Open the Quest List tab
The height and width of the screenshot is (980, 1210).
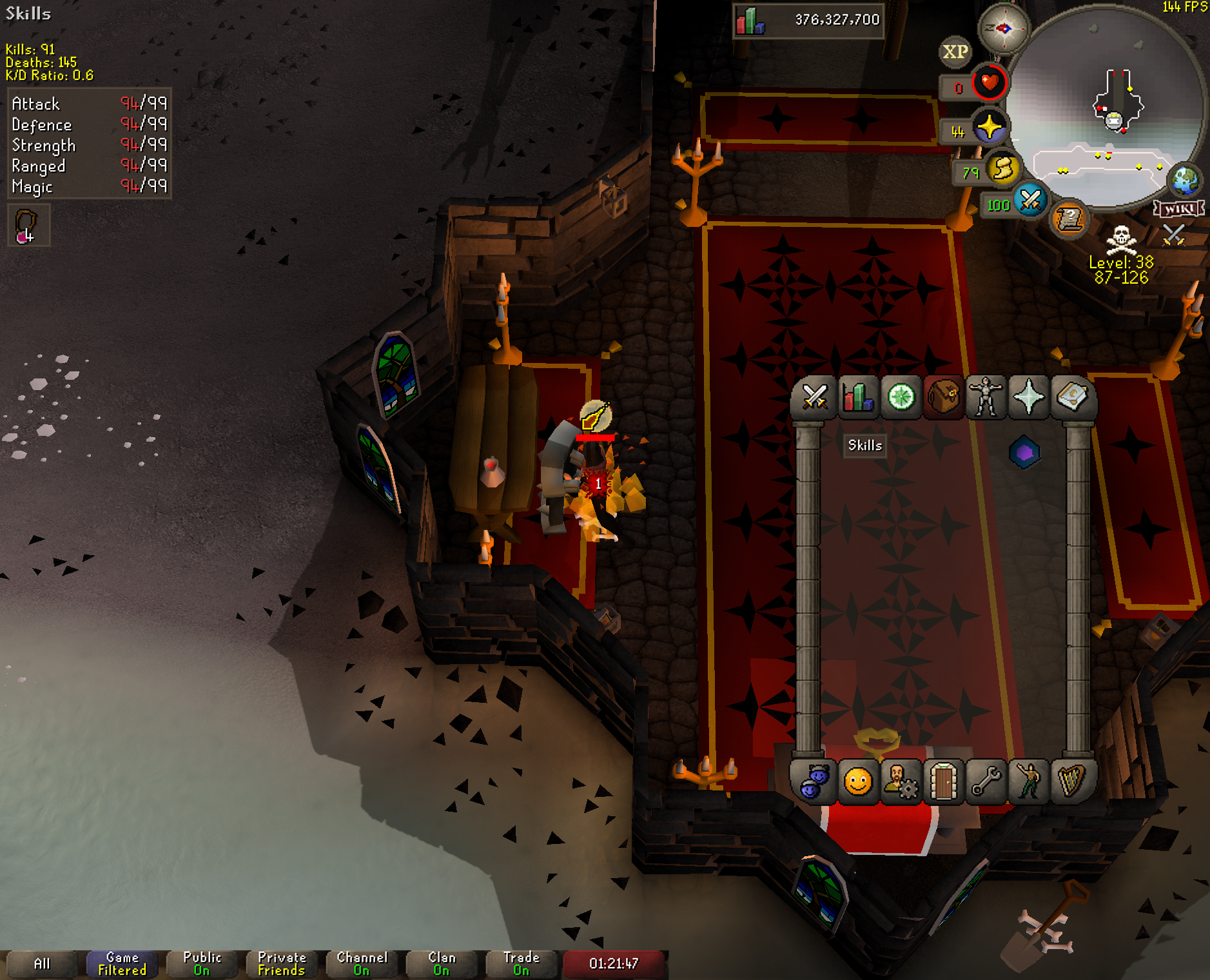point(901,397)
